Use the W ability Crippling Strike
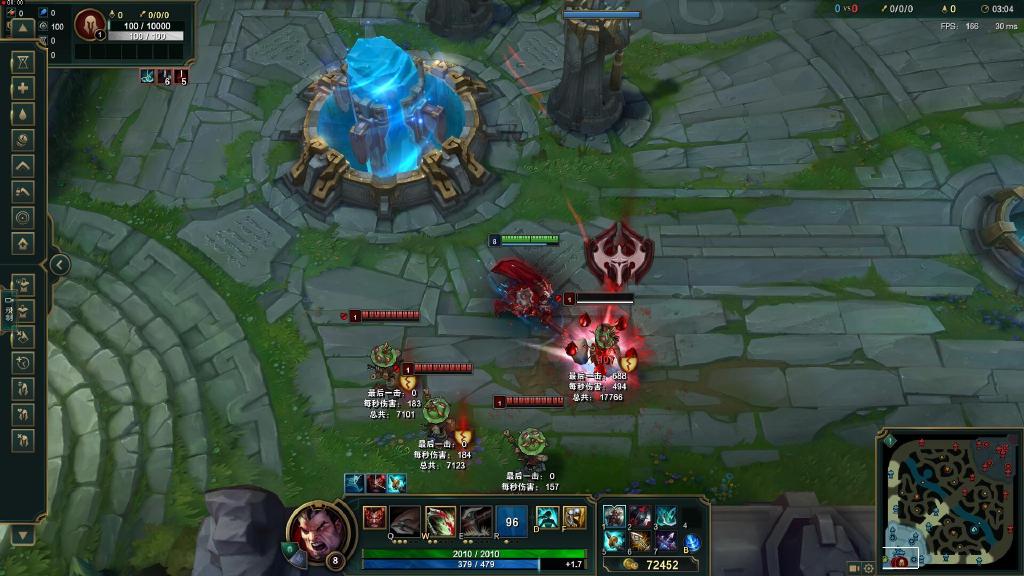The image size is (1024, 576). point(440,520)
